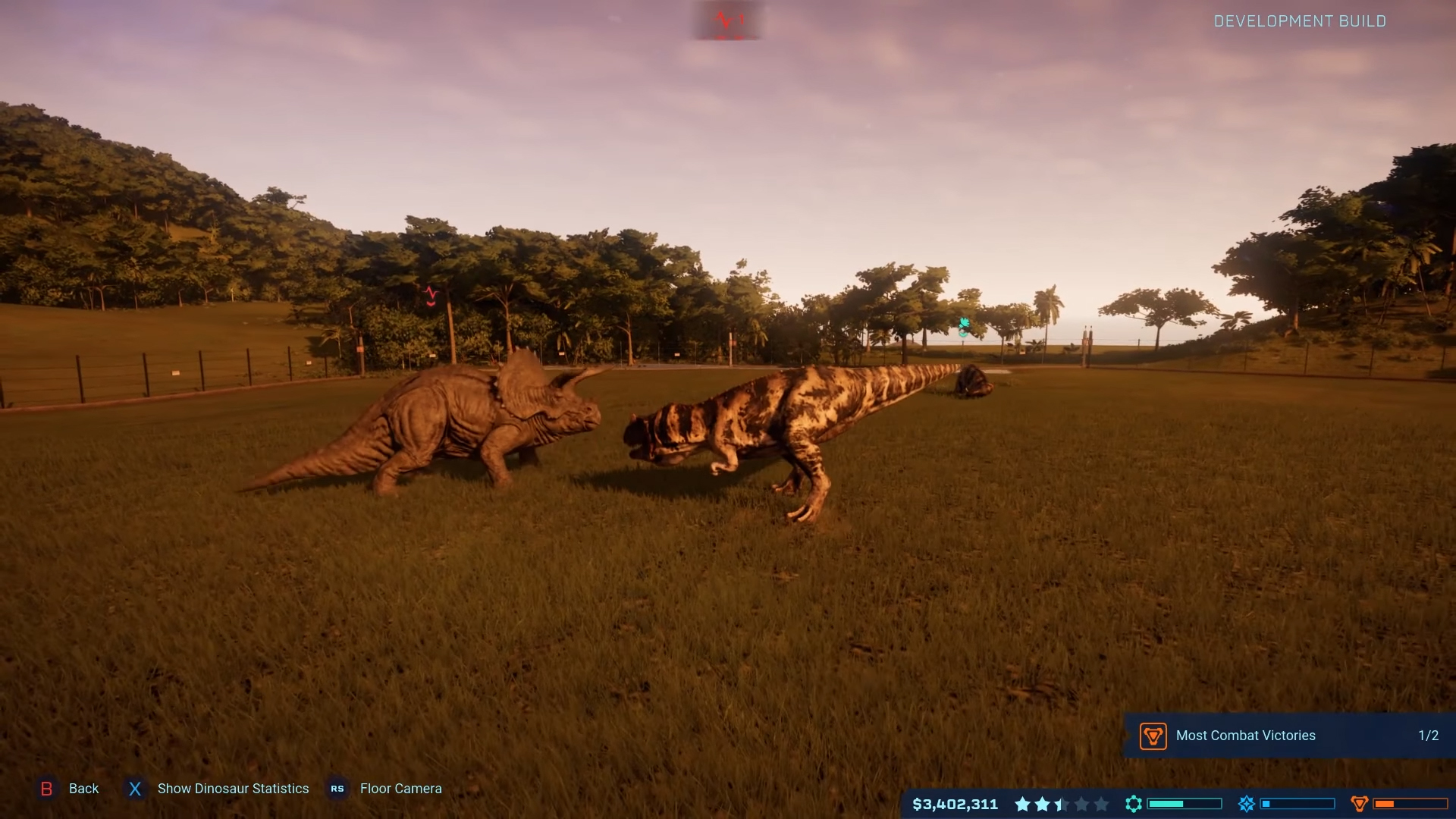Click the Entertainment division snowflake icon

point(1247,804)
